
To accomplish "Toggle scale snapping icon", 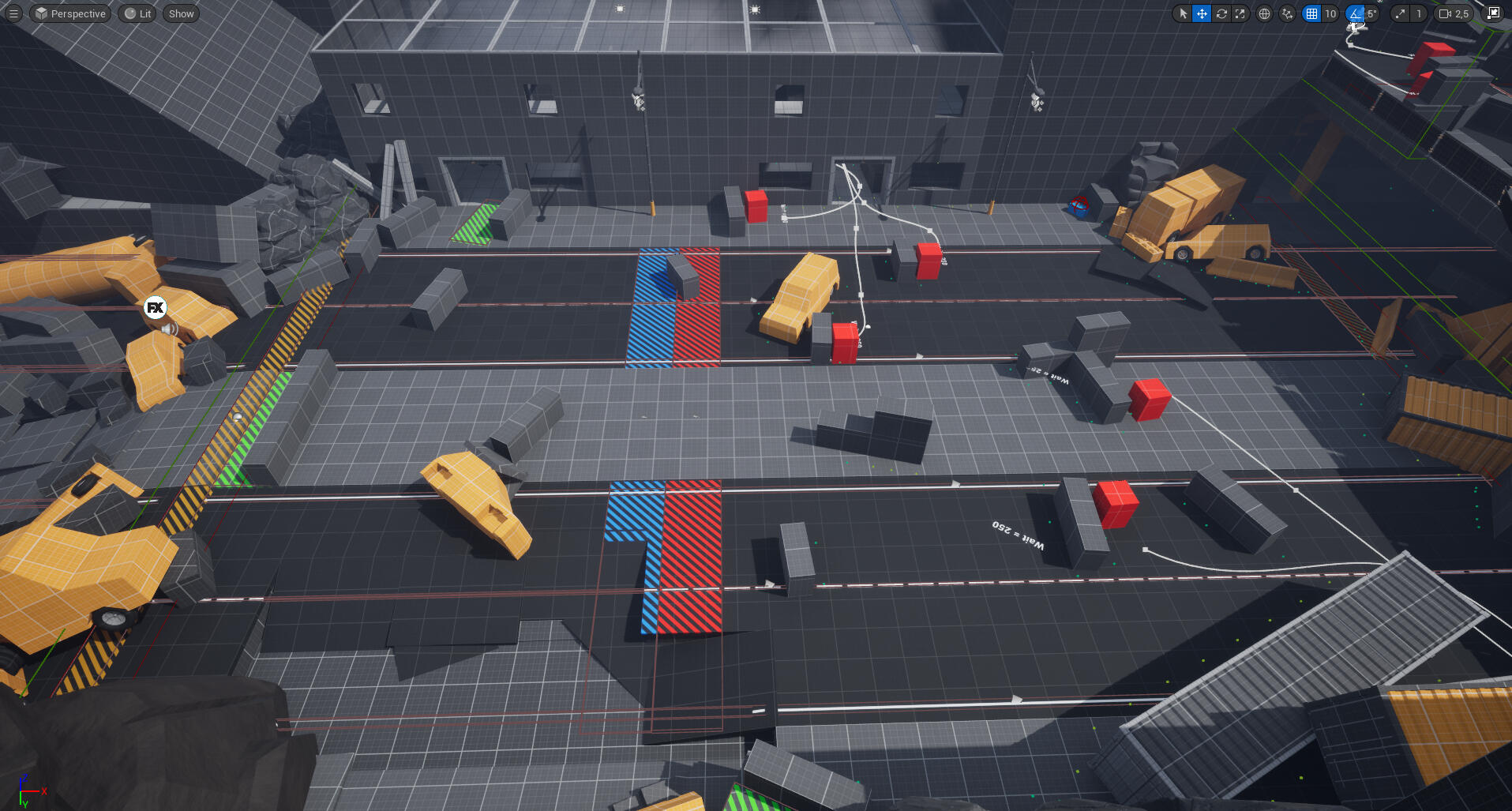I will click(x=1401, y=13).
